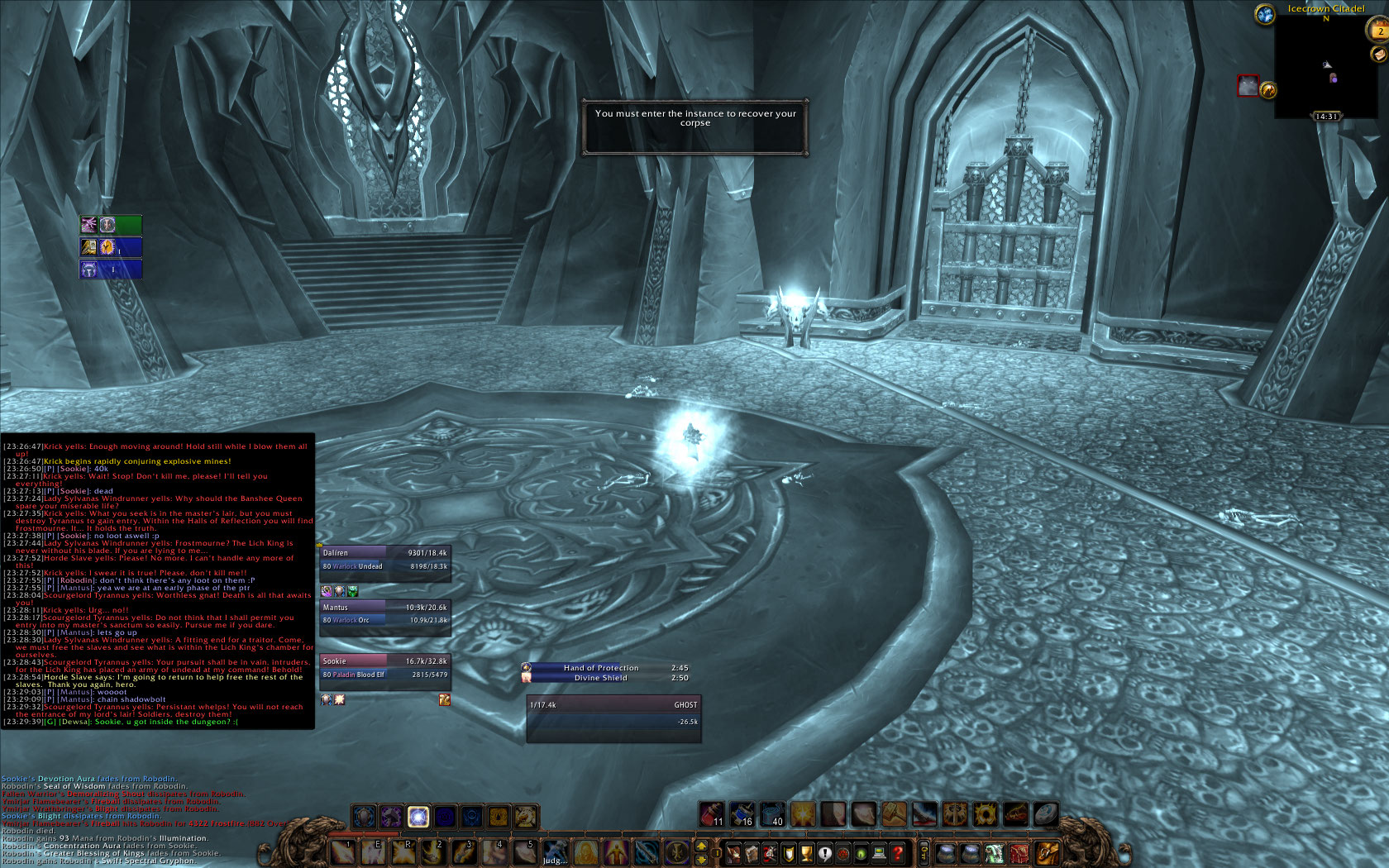1389x868 pixels.
Task: Open the quest log exclamation mark icon
Action: coord(824,852)
